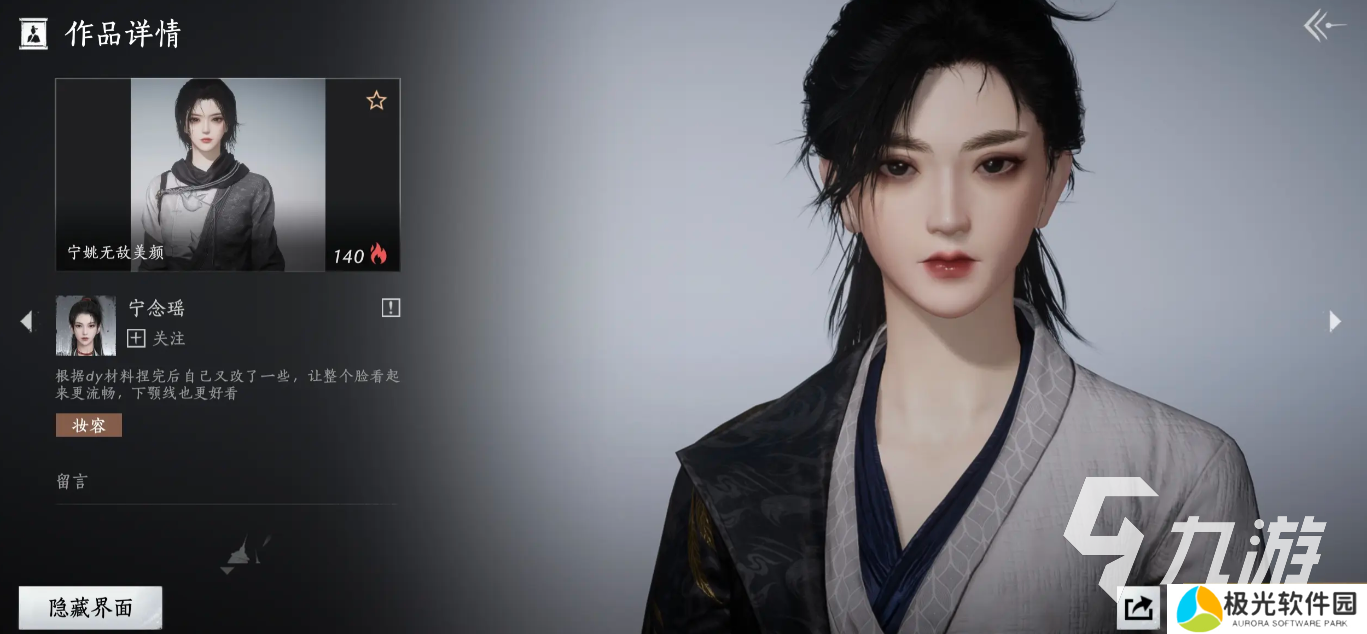
Task: Follow author via 关注 button
Action: [x=157, y=339]
